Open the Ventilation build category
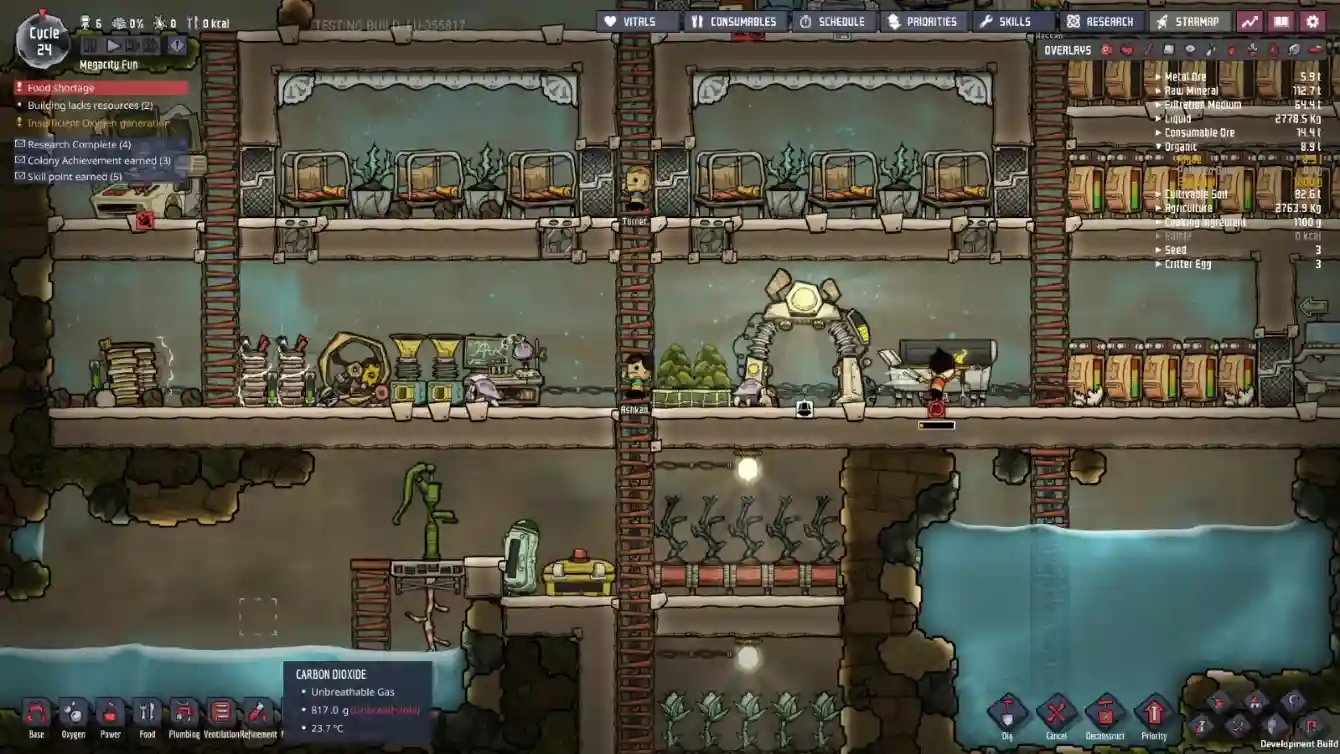 pyautogui.click(x=221, y=716)
